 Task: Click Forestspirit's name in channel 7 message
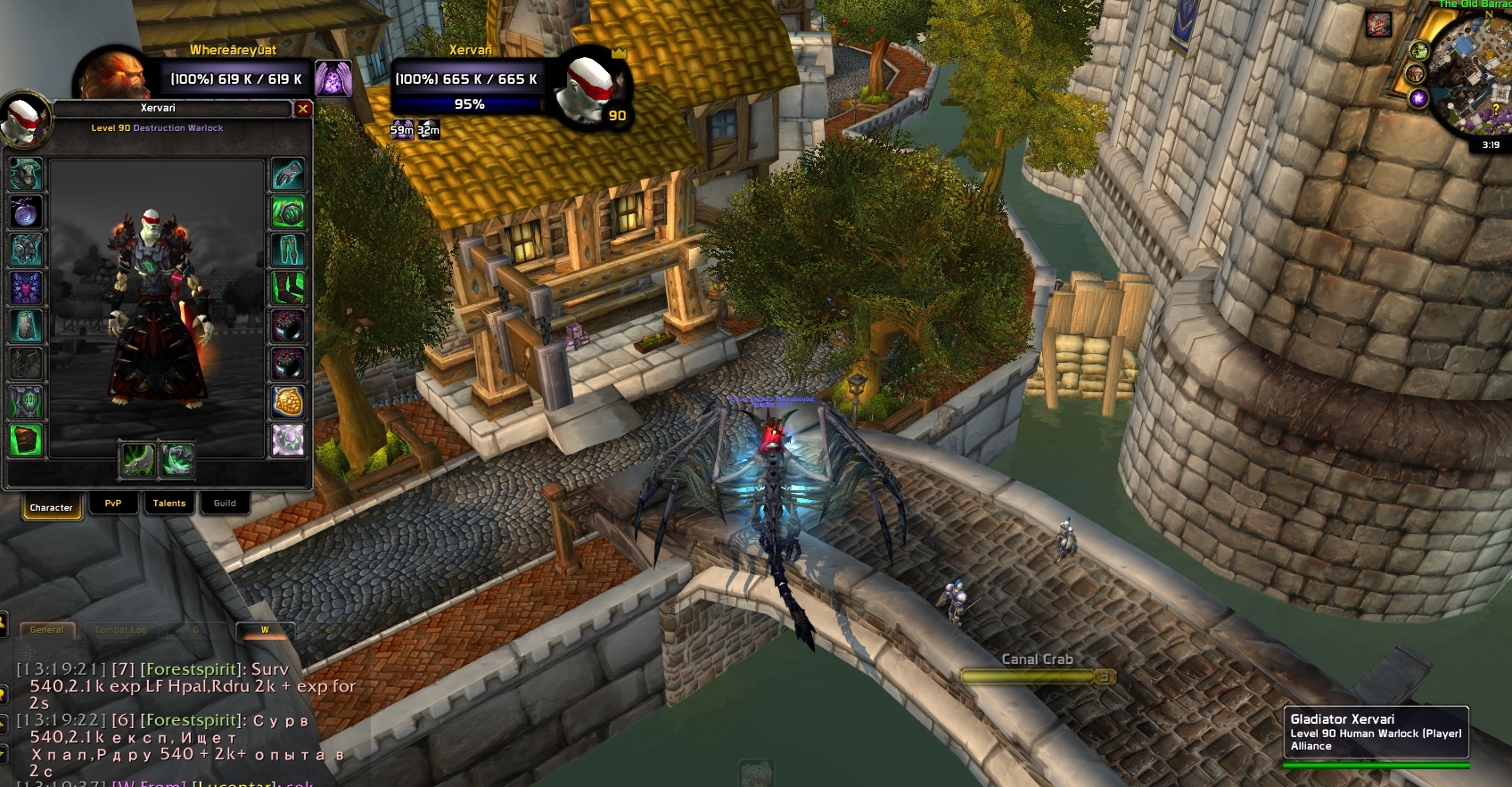click(191, 669)
